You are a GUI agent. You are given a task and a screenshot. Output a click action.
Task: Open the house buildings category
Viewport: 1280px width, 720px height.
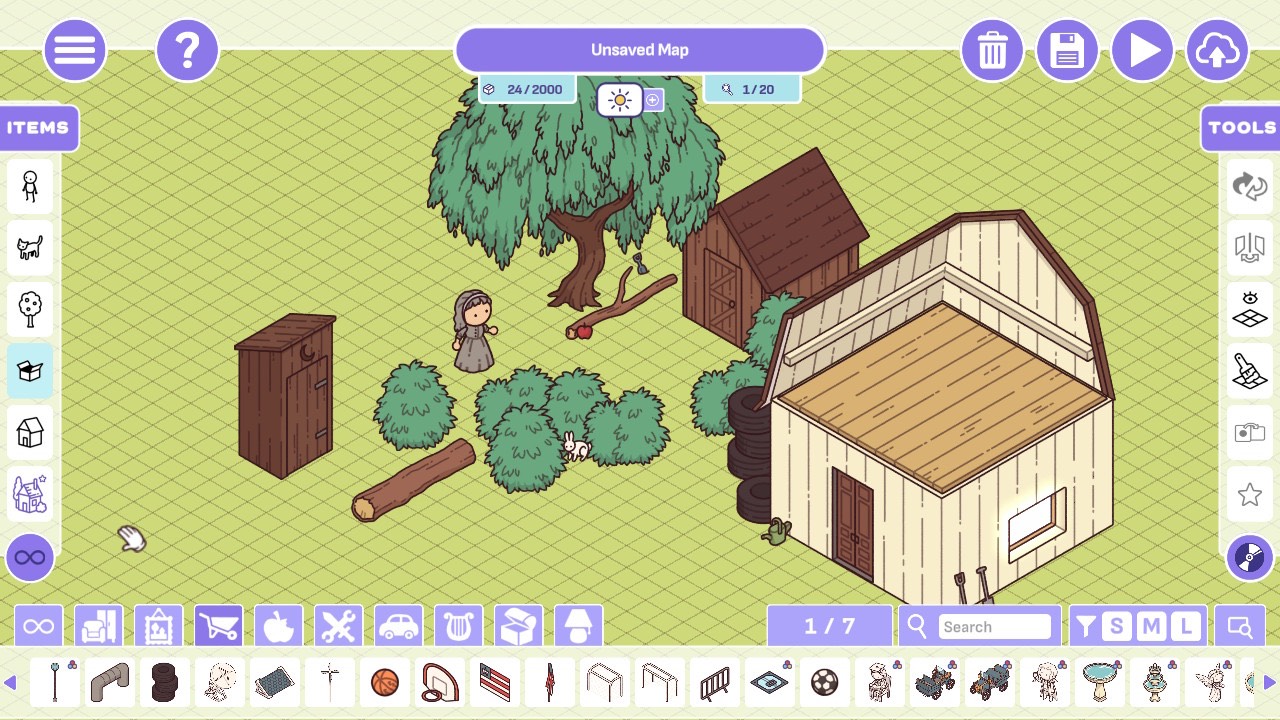coord(30,433)
